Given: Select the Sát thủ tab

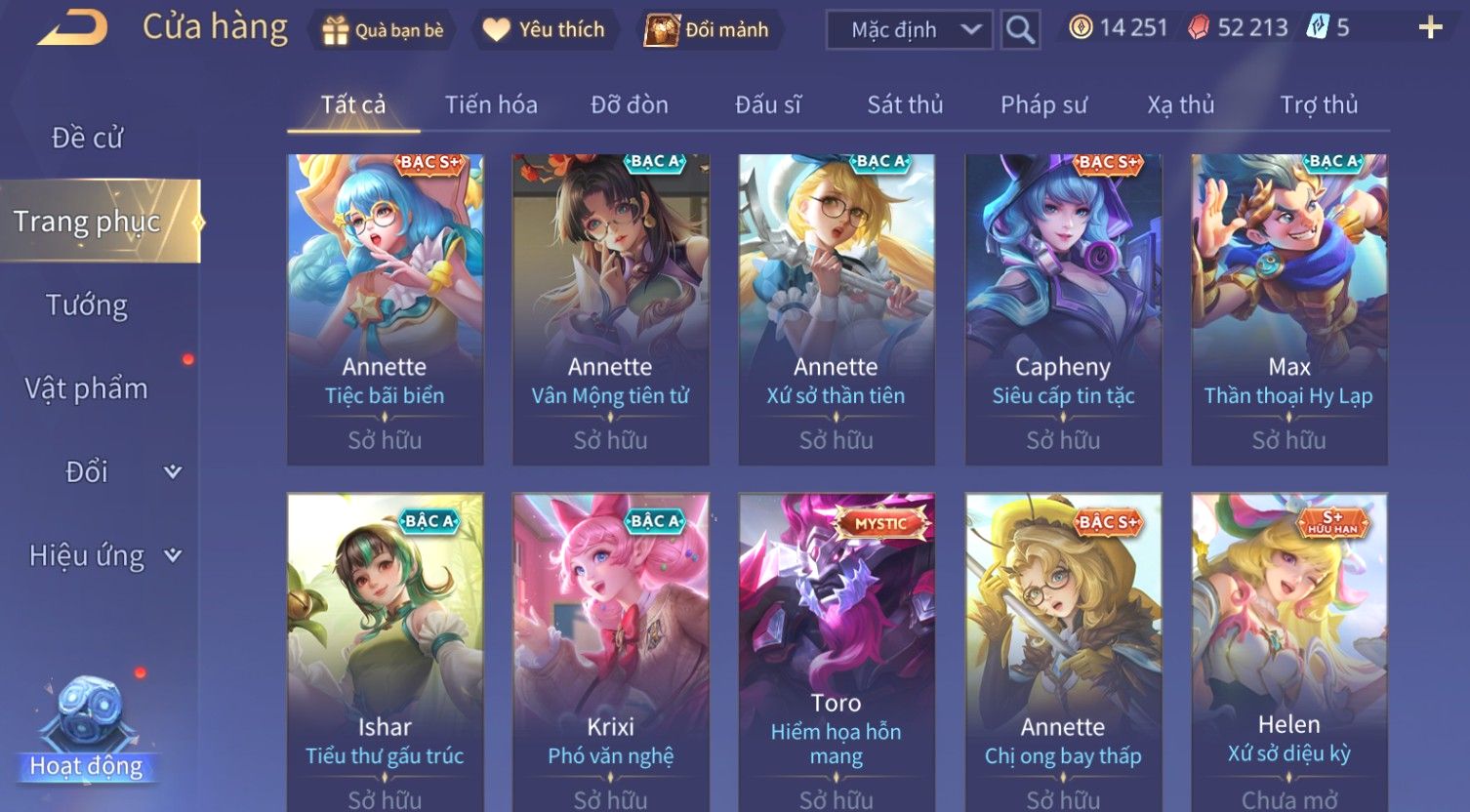Looking at the screenshot, I should pyautogui.click(x=905, y=104).
